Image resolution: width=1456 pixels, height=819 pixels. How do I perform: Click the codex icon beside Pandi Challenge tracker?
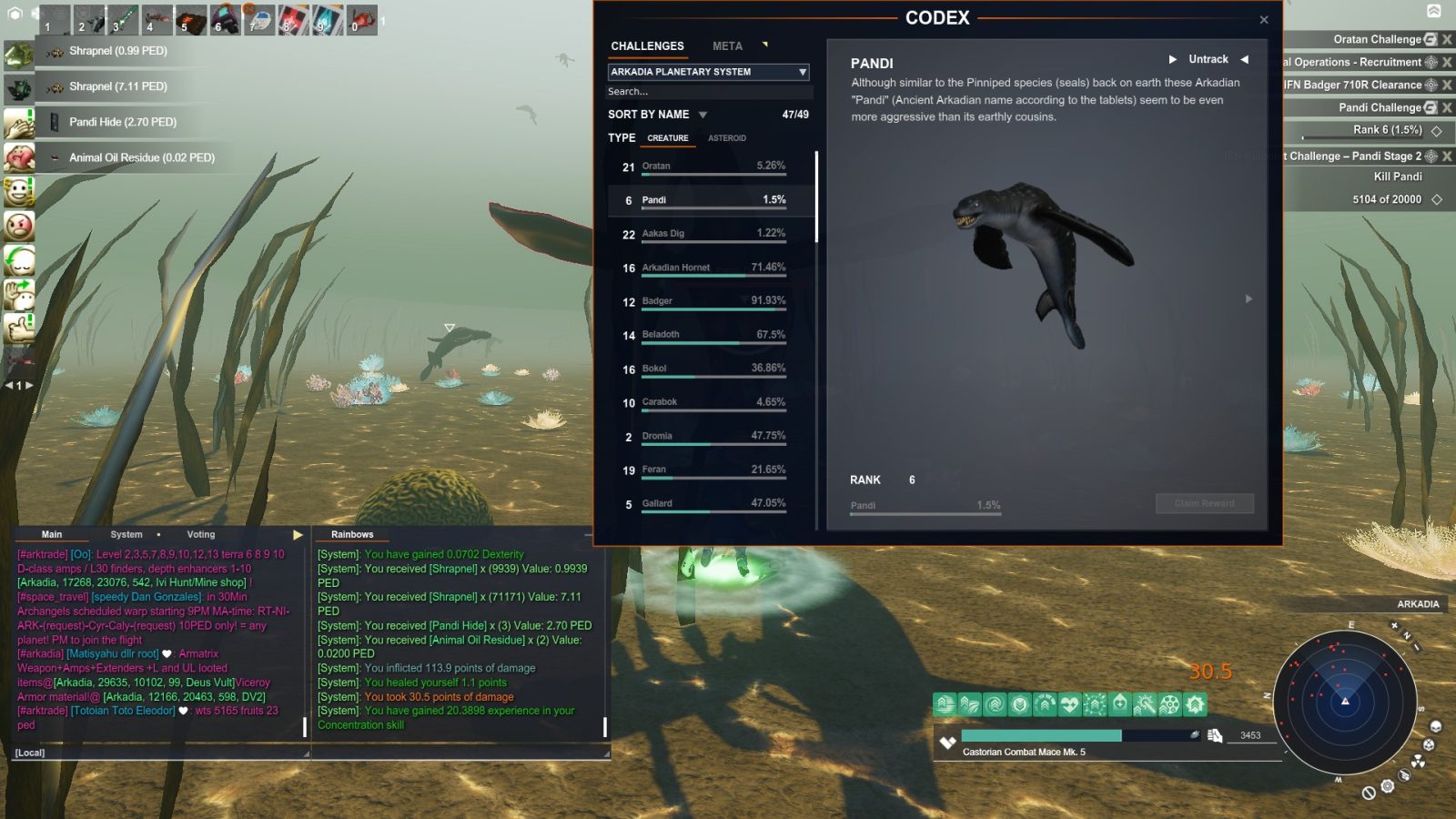(1431, 107)
